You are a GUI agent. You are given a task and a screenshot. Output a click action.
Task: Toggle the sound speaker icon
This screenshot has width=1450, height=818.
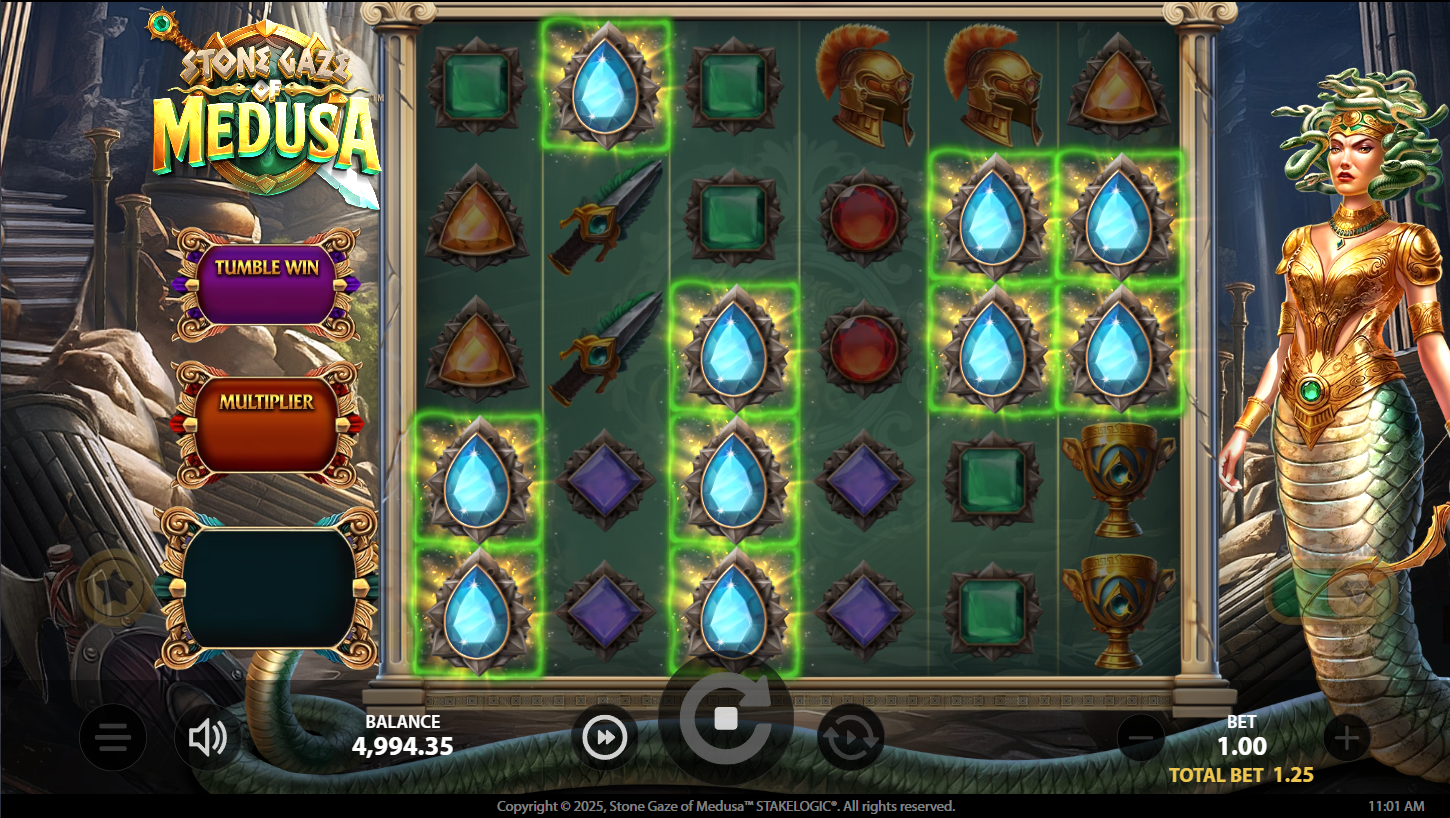coord(207,739)
